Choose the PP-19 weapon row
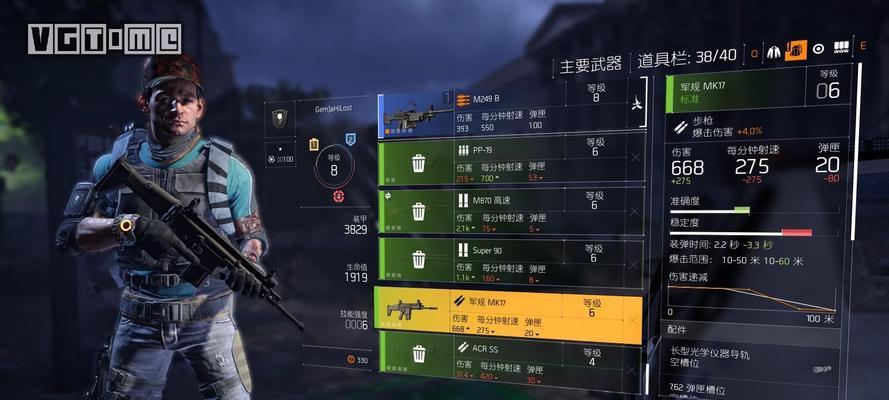 (x=505, y=163)
